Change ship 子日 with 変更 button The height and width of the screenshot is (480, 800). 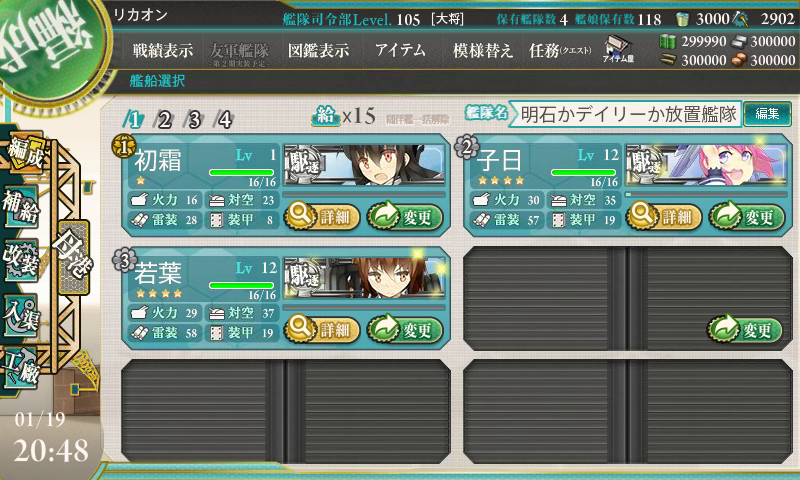point(747,215)
